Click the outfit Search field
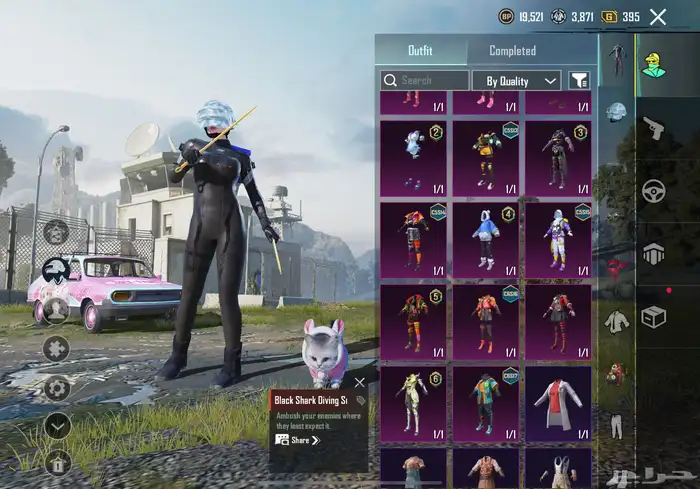Image resolution: width=700 pixels, height=489 pixels. tap(425, 80)
